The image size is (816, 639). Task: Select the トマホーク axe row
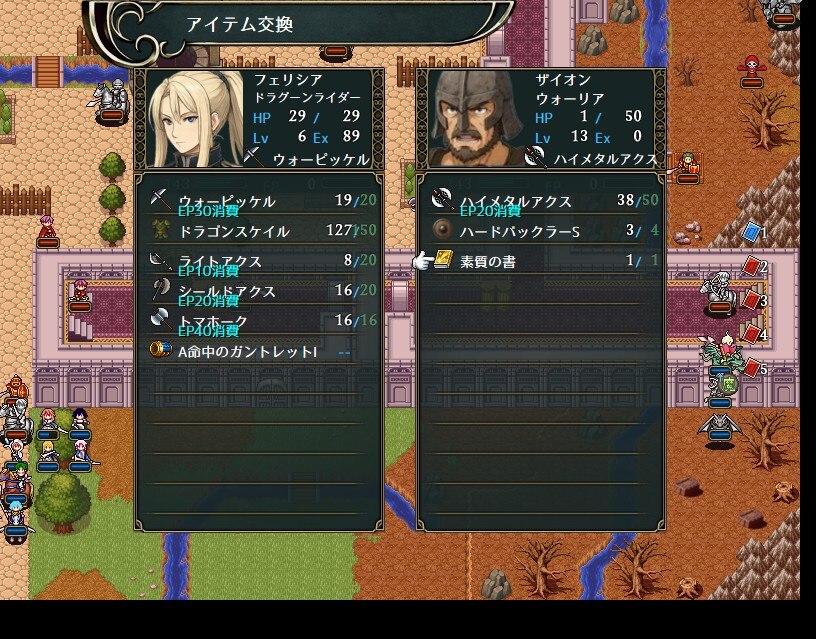[258, 321]
